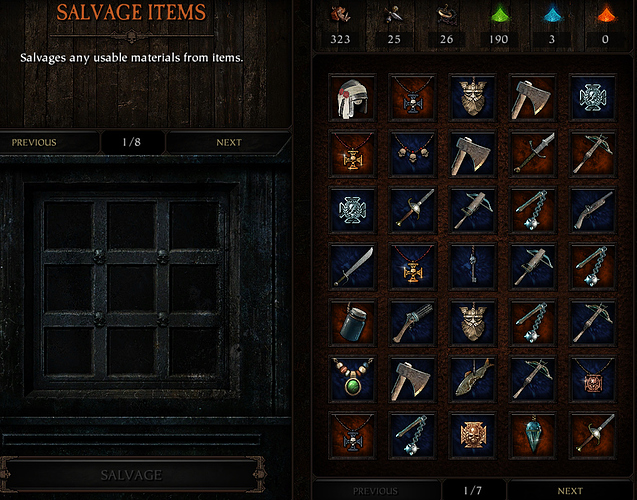Viewport: 637px width, 500px height.
Task: Pick the flintlock handgun
Action: (590, 210)
